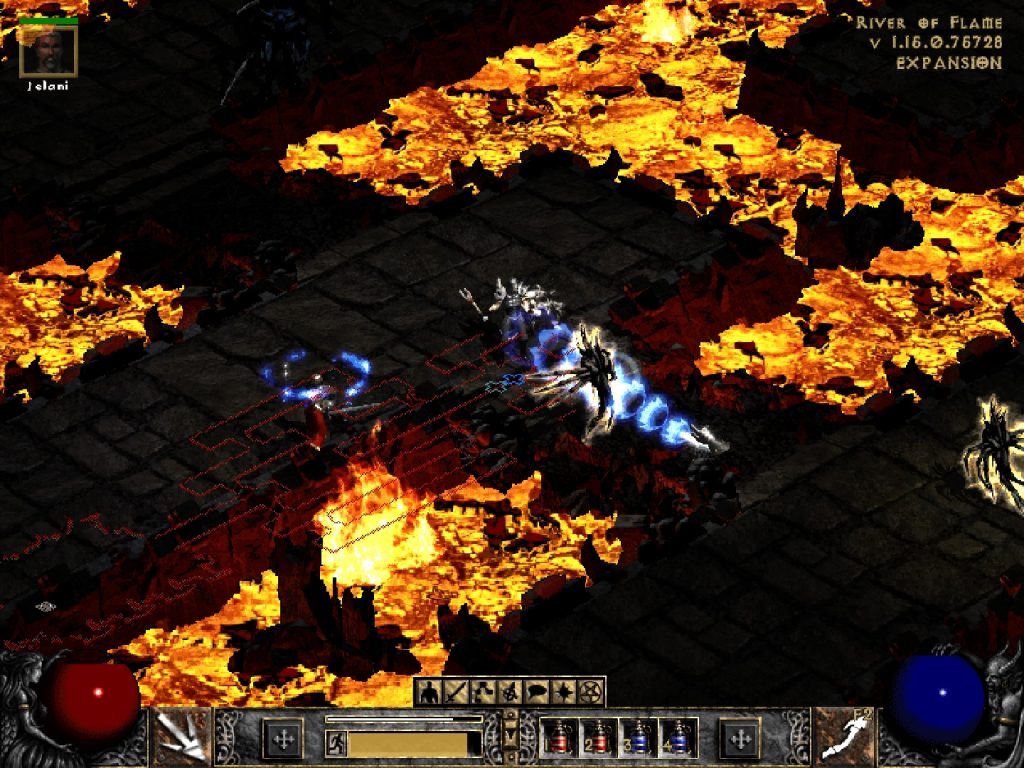The width and height of the screenshot is (1024, 768).
Task: Open the game menu pentagram icon
Action: tap(587, 691)
